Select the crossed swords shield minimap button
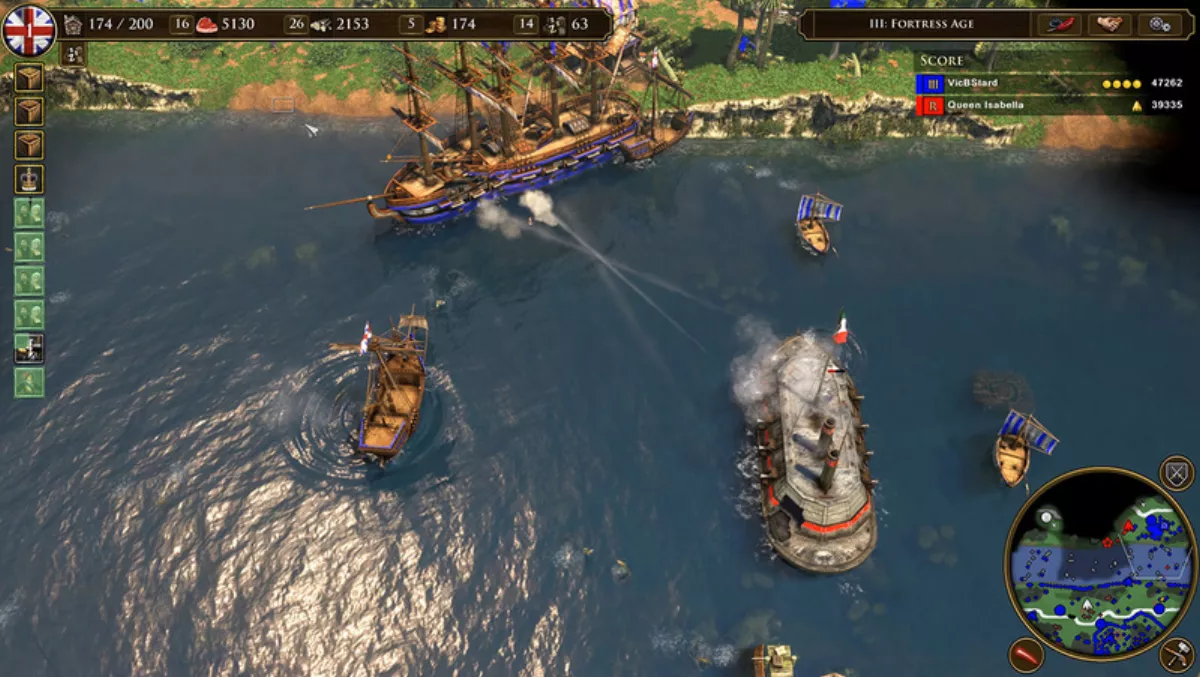 tap(1176, 472)
